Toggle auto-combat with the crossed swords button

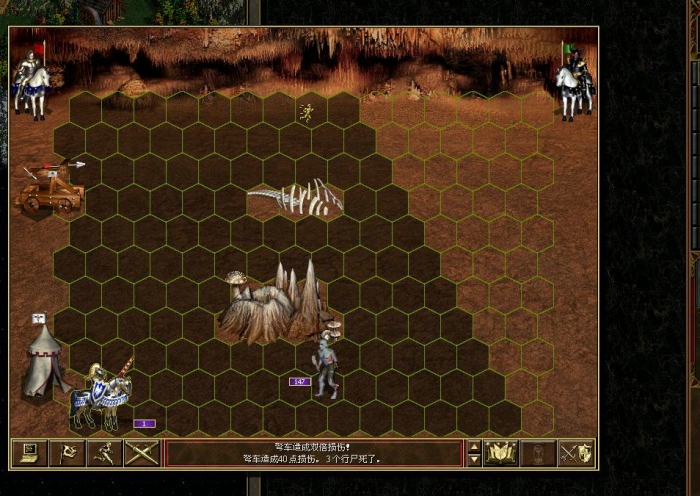click(141, 453)
